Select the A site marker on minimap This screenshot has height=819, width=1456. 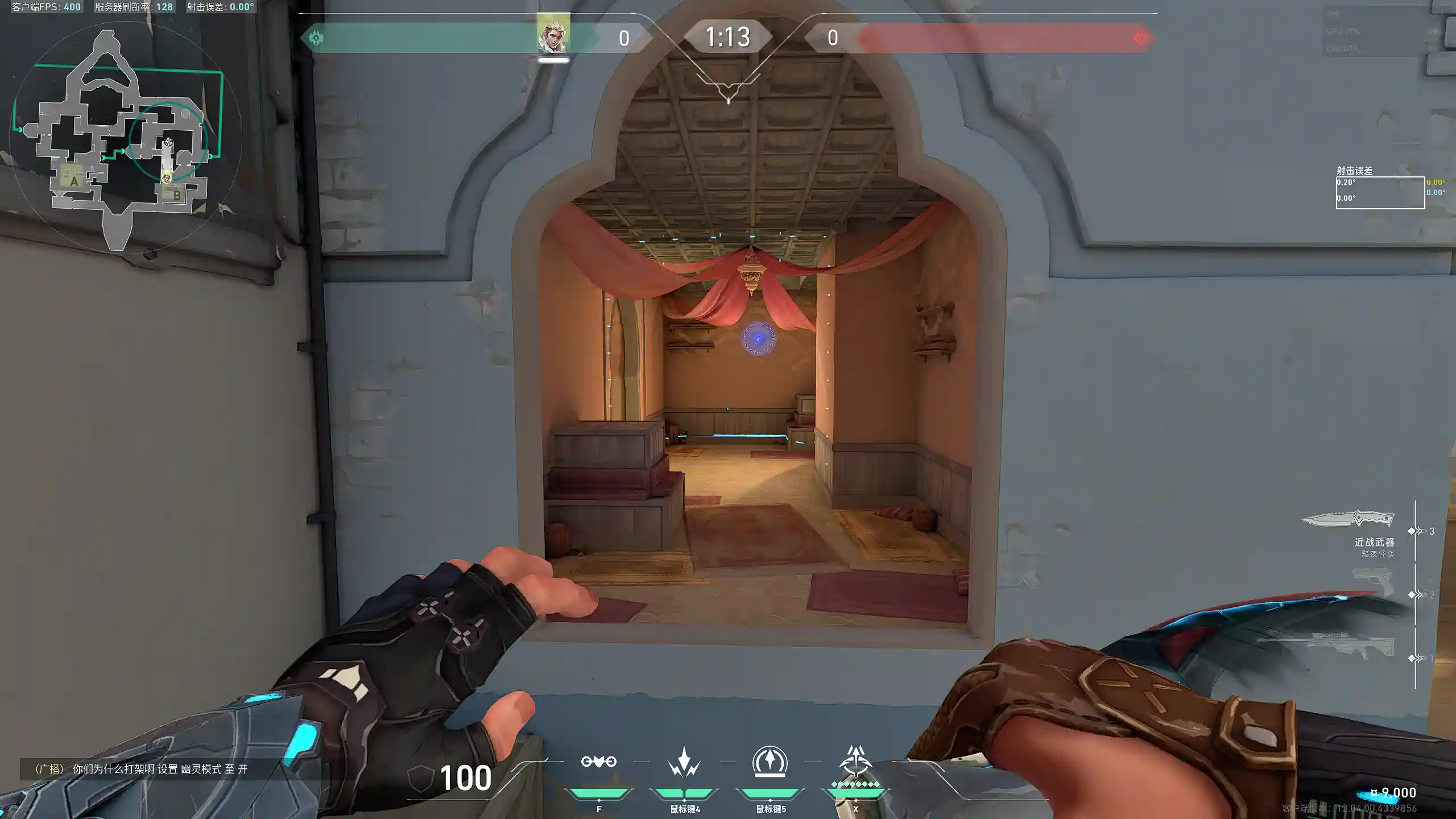(73, 181)
